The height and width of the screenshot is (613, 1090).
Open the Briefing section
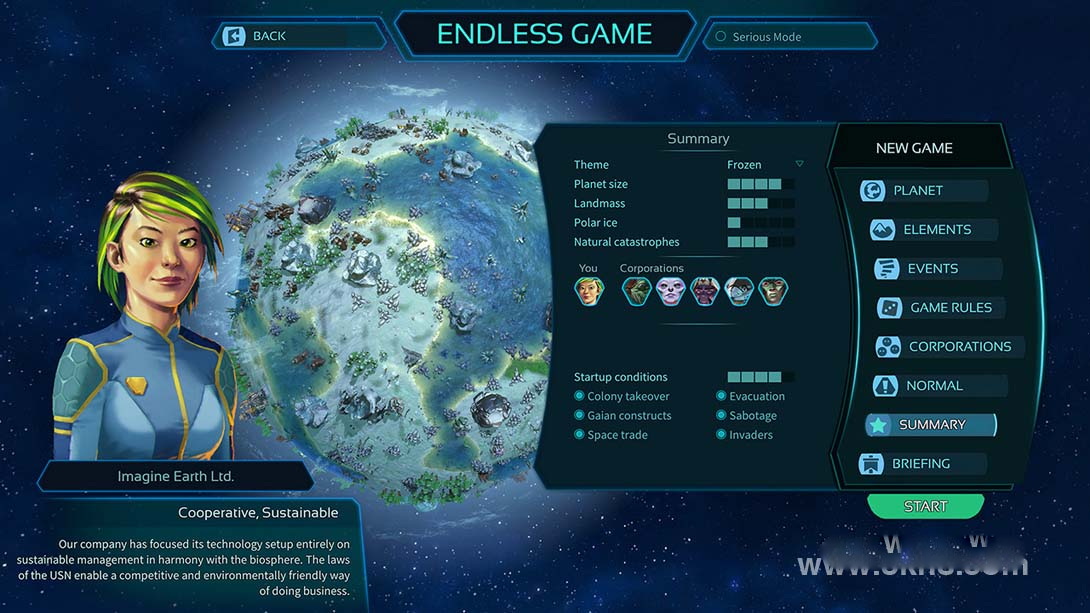tap(920, 464)
